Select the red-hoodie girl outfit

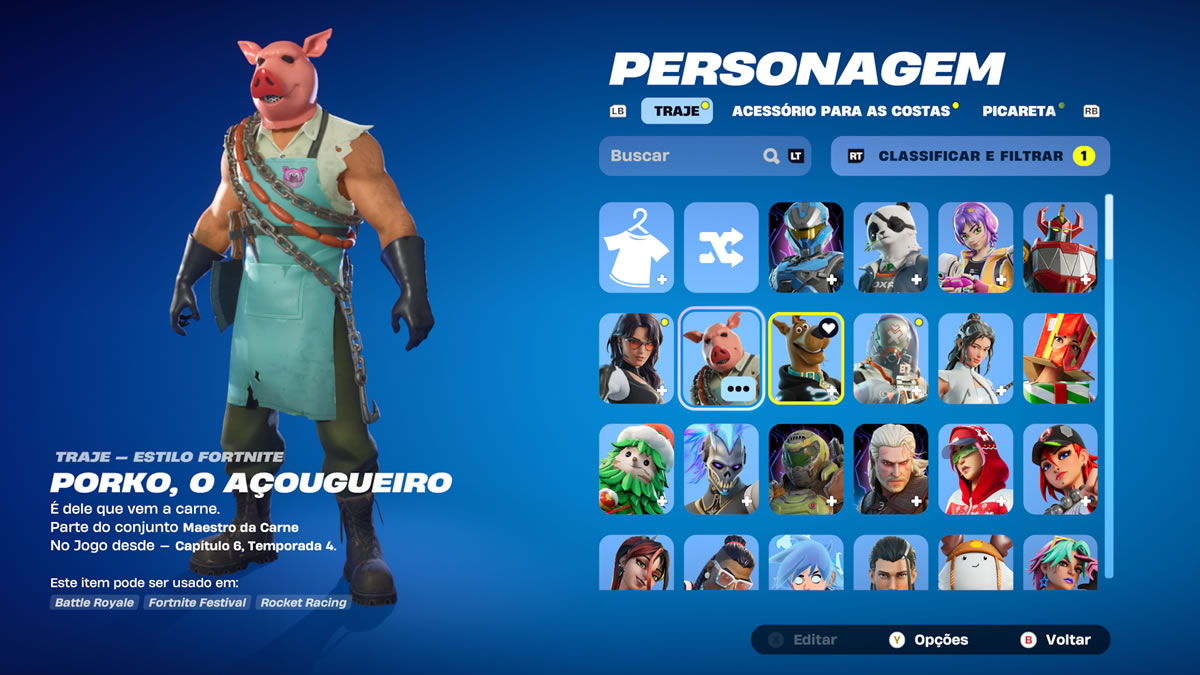[x=975, y=469]
